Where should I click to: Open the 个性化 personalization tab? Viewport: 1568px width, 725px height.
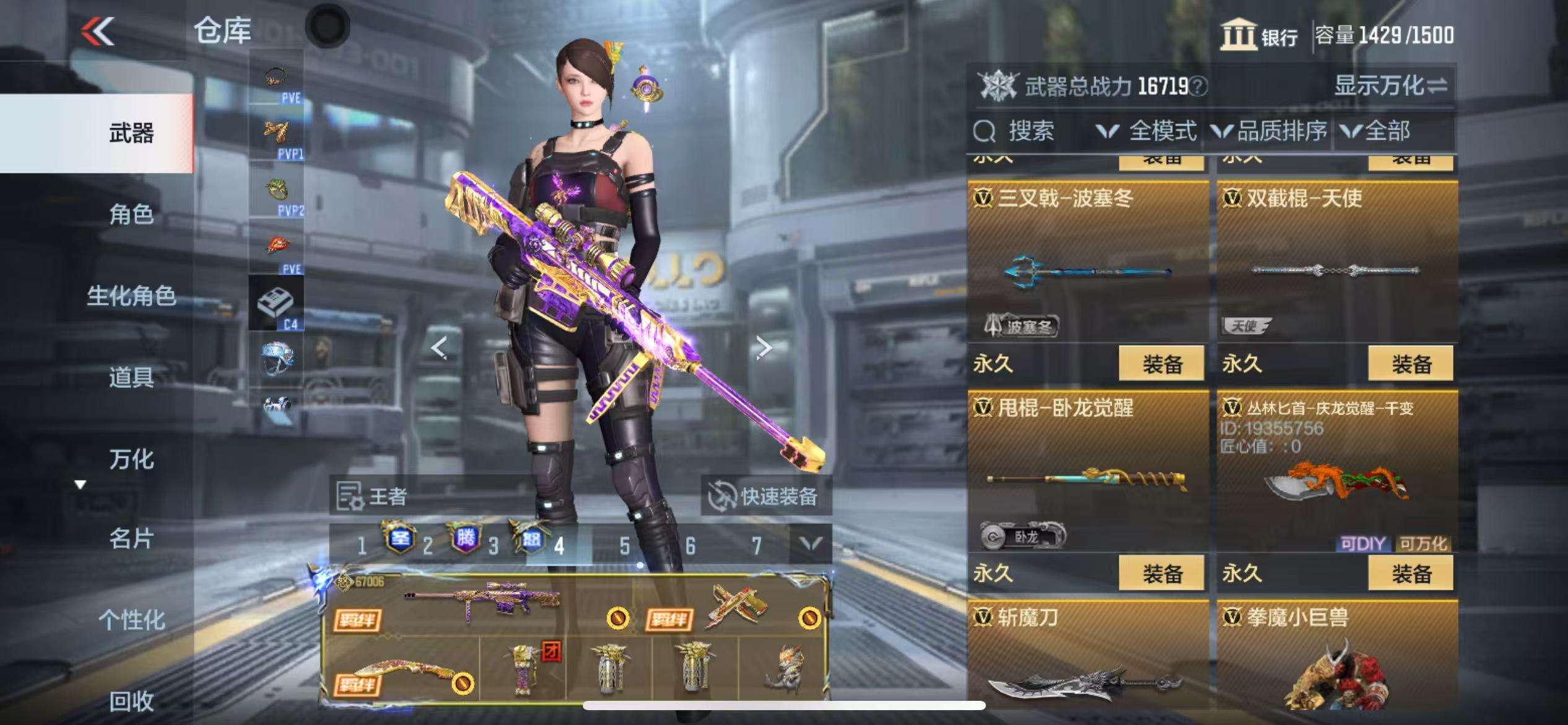(131, 619)
